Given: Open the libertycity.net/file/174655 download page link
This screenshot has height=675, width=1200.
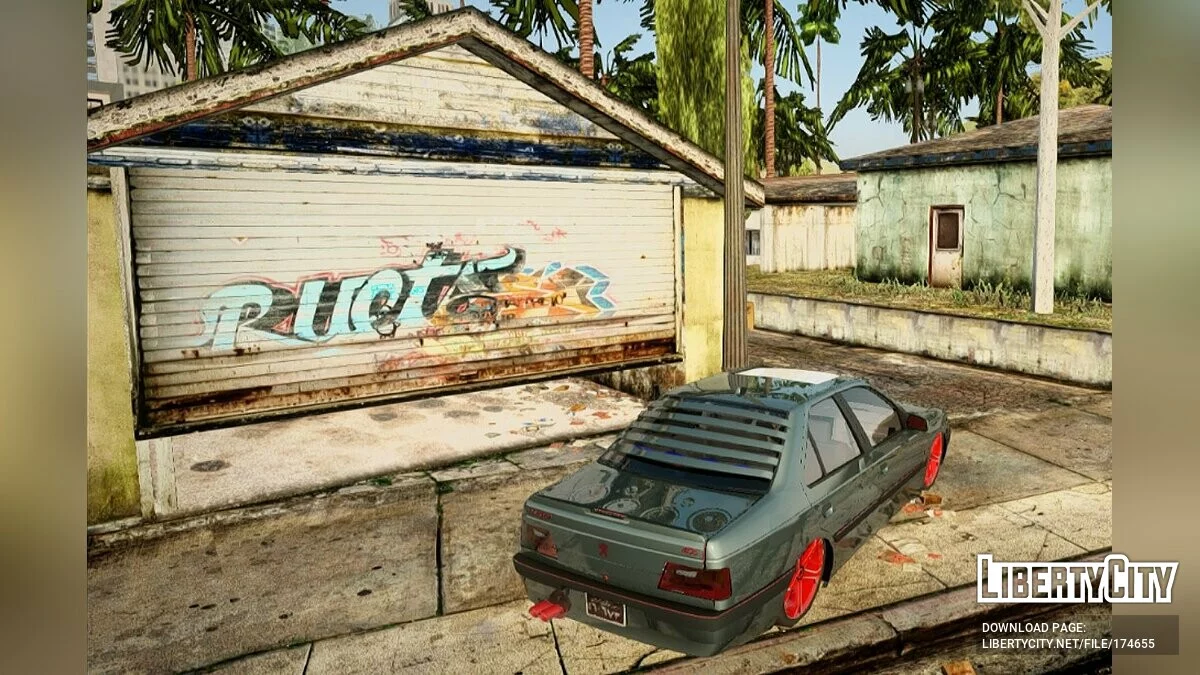Looking at the screenshot, I should pyautogui.click(x=1067, y=643).
